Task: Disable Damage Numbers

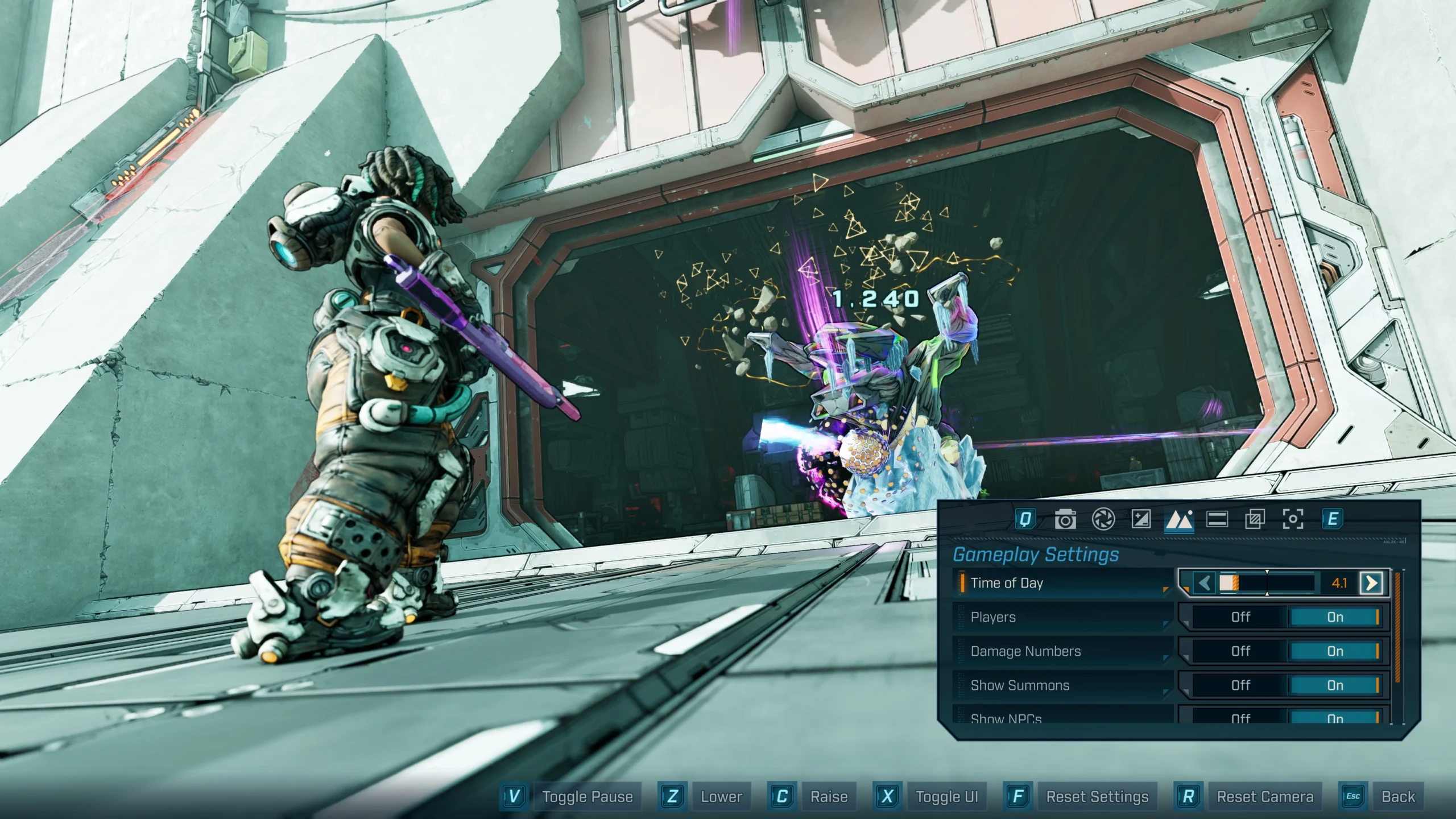Action: coord(1240,651)
